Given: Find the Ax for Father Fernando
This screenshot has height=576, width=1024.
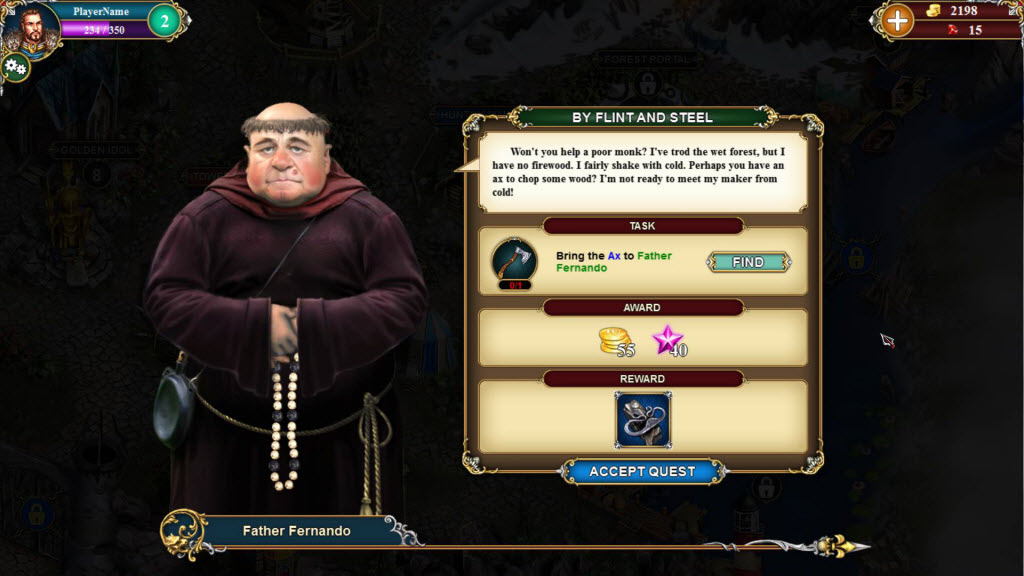Looking at the screenshot, I should pos(748,262).
